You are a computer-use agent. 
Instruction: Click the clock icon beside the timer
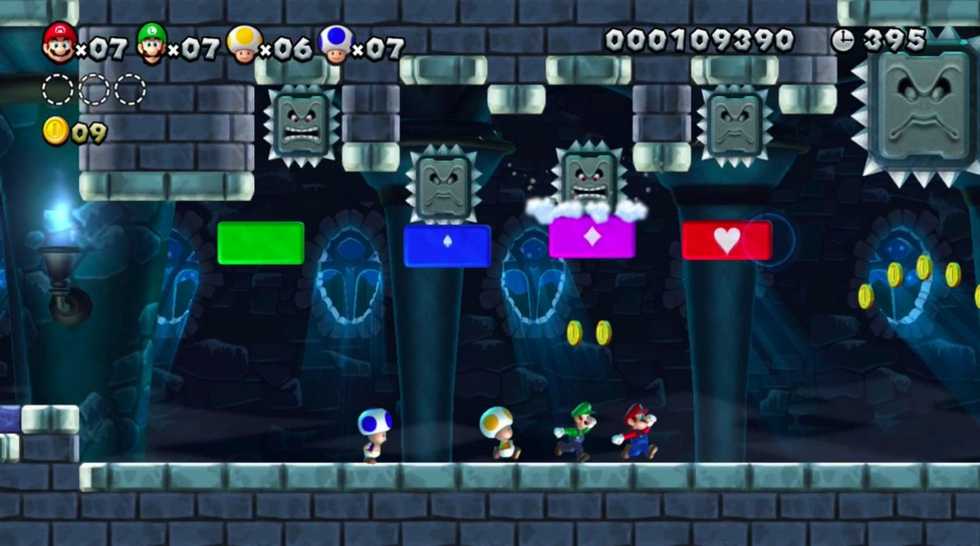(843, 40)
